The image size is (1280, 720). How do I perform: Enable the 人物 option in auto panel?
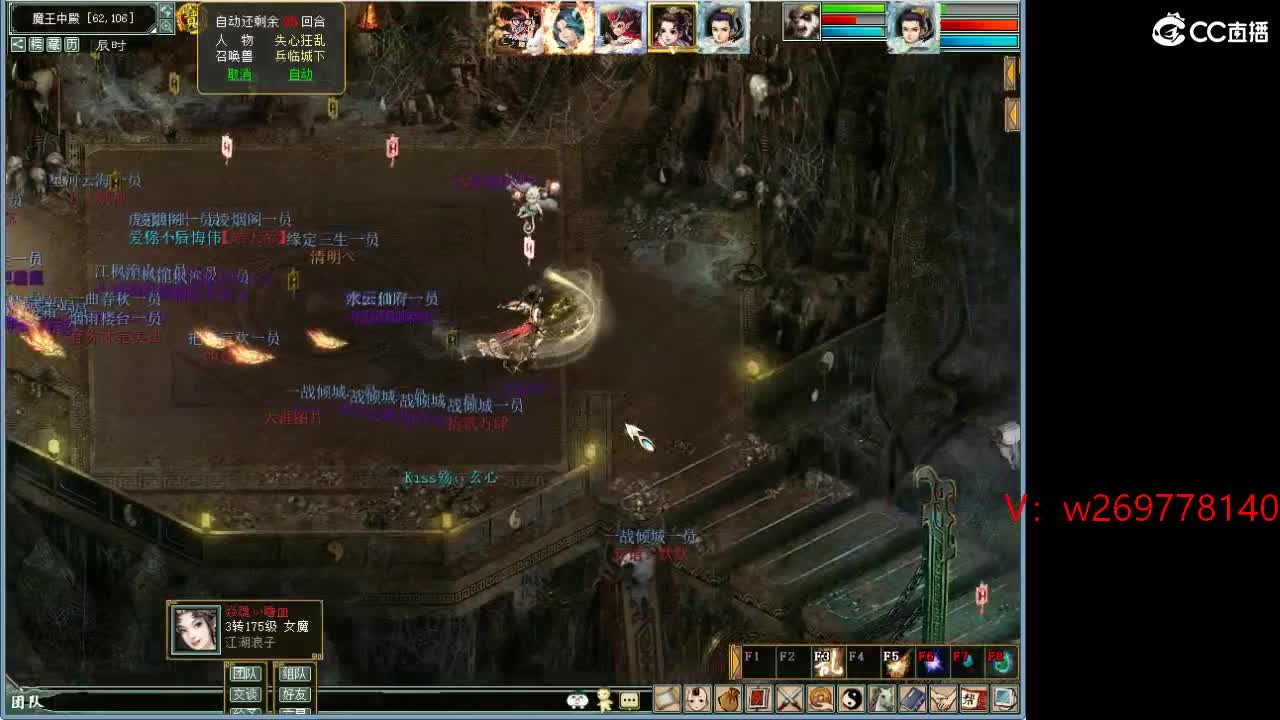(x=235, y=41)
